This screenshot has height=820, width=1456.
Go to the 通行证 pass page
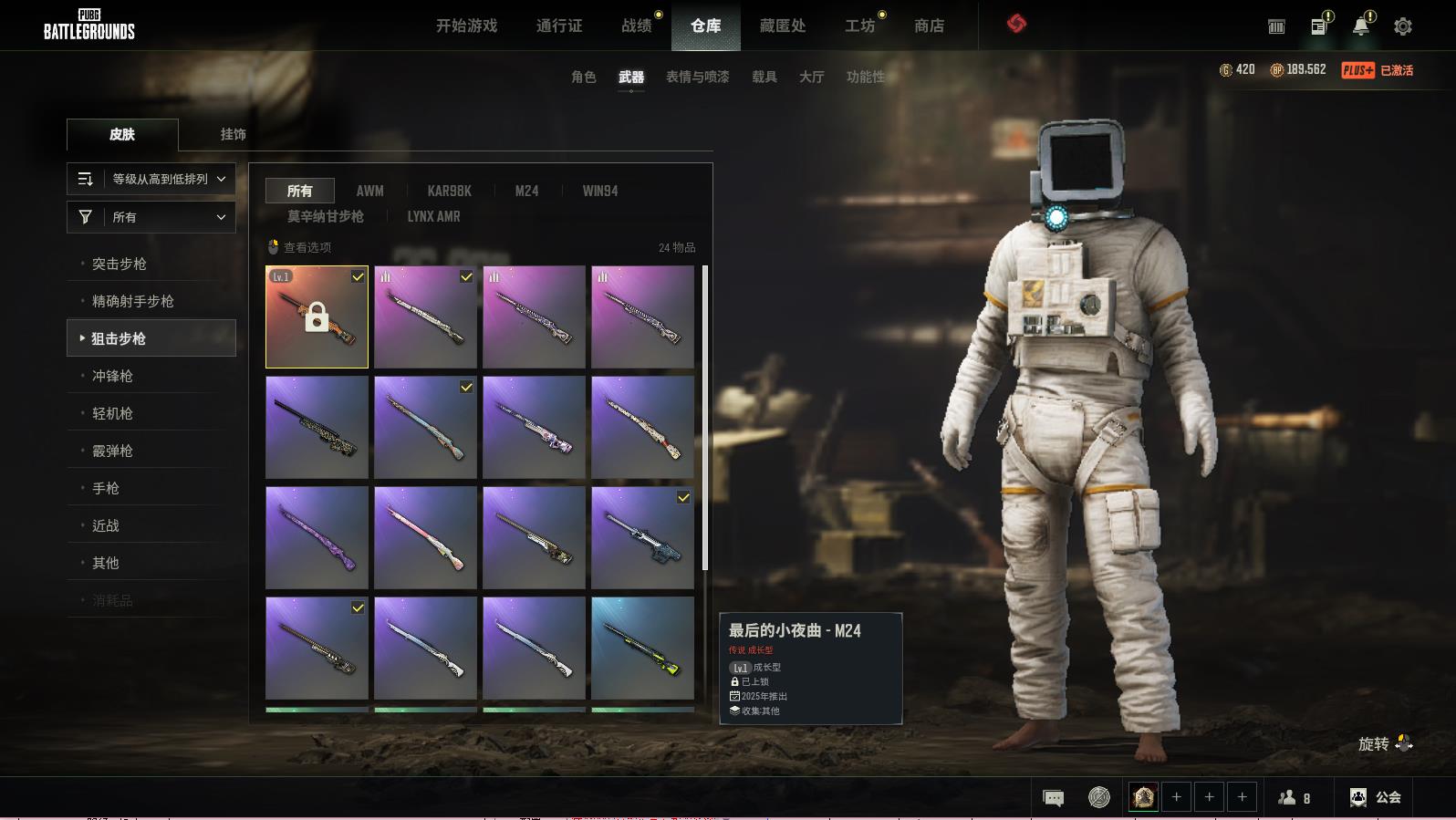[x=558, y=26]
